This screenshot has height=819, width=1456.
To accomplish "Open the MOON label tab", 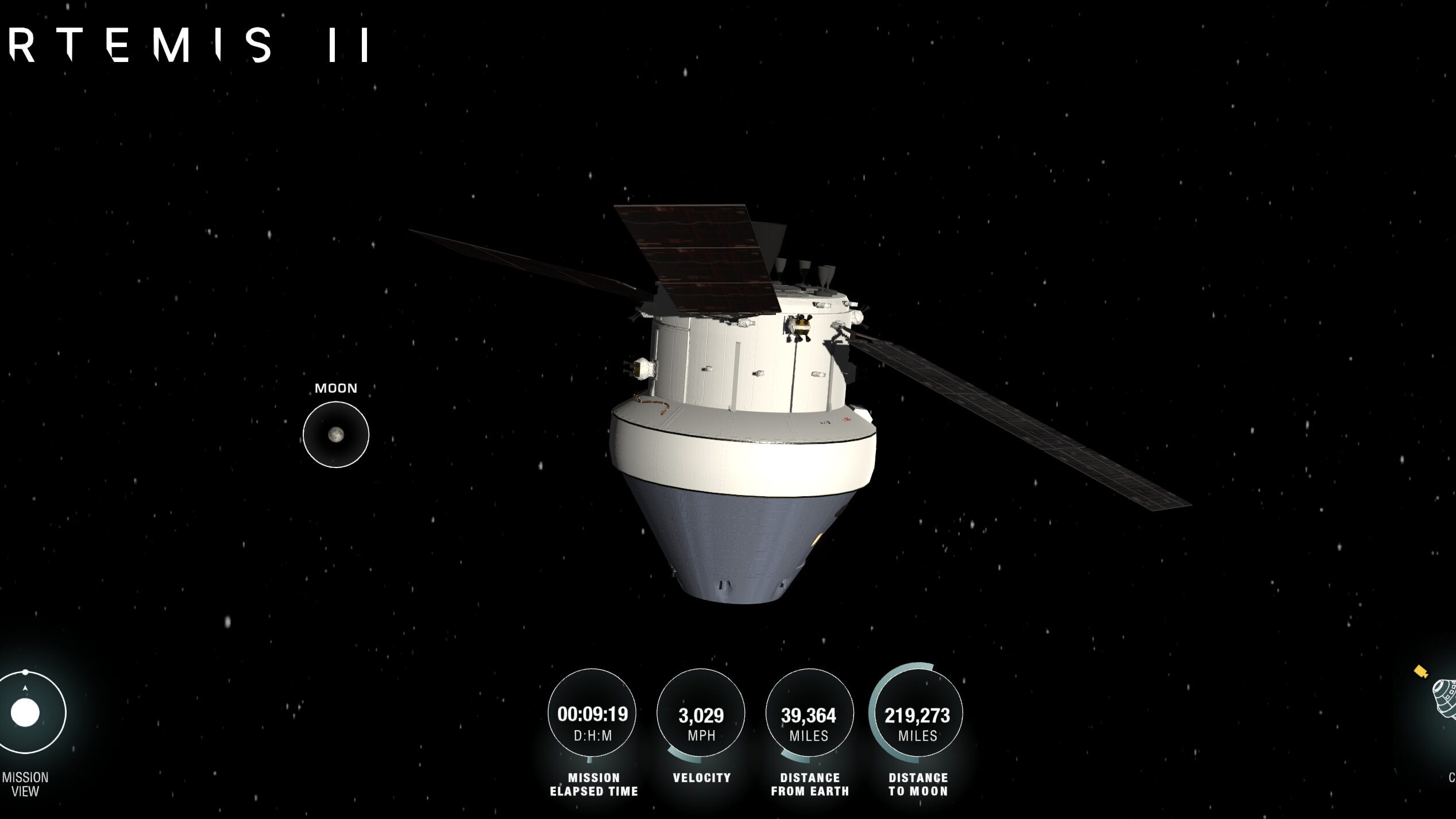I will pos(335,388).
